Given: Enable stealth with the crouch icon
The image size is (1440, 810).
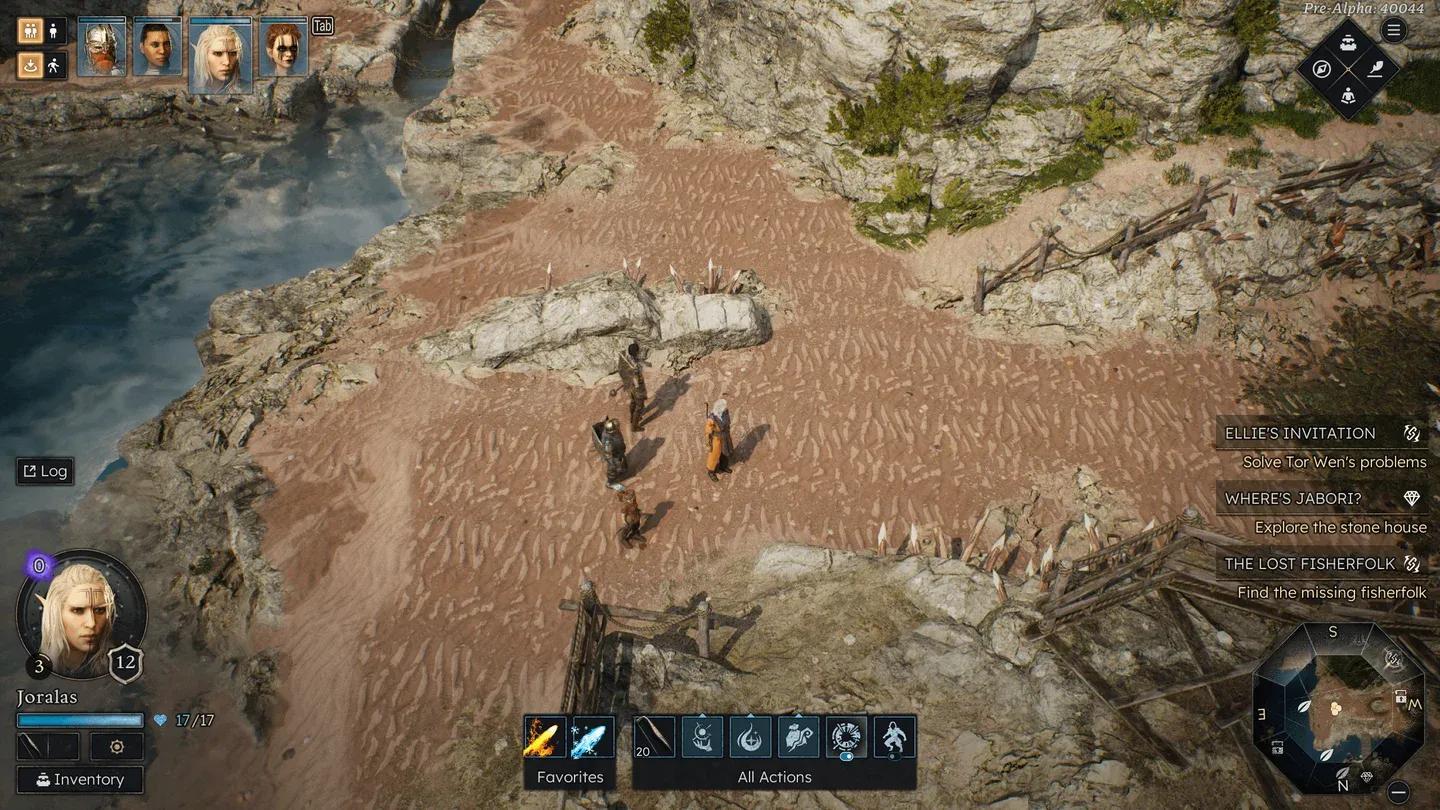Looking at the screenshot, I should tap(54, 65).
